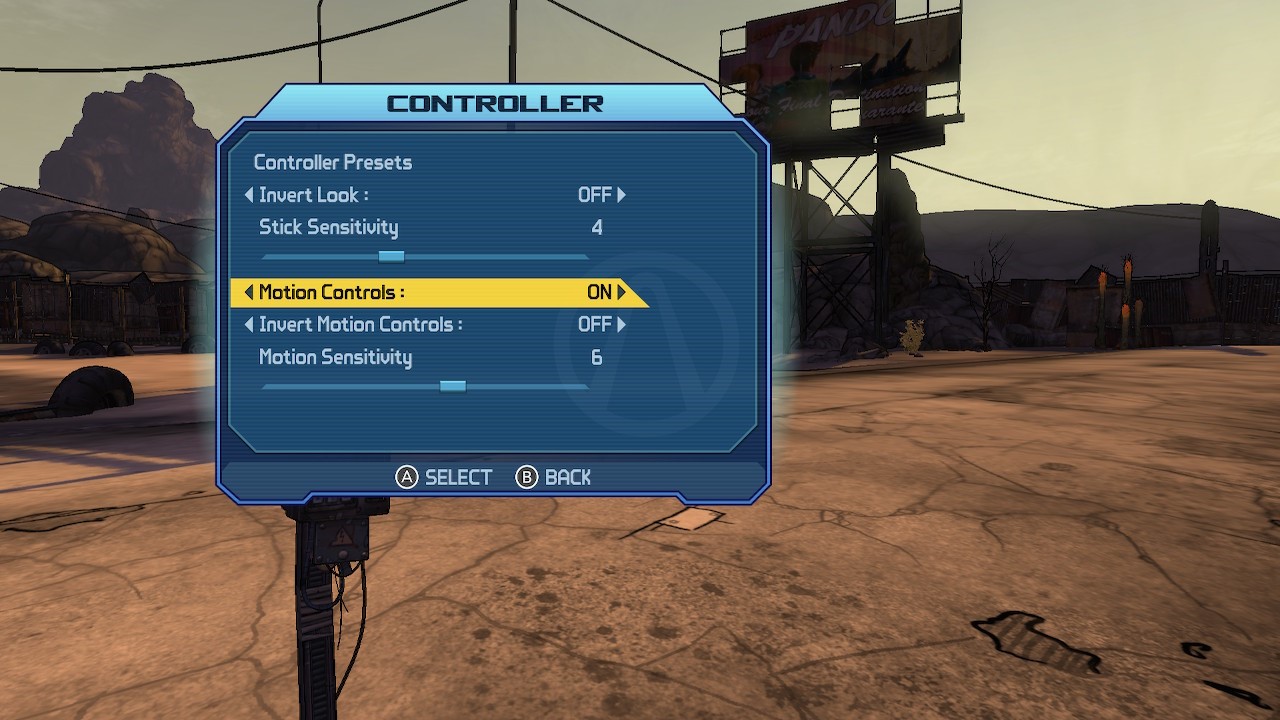Viewport: 1280px width, 720px height.
Task: Select the Stick Sensitivity row label
Action: [x=328, y=227]
